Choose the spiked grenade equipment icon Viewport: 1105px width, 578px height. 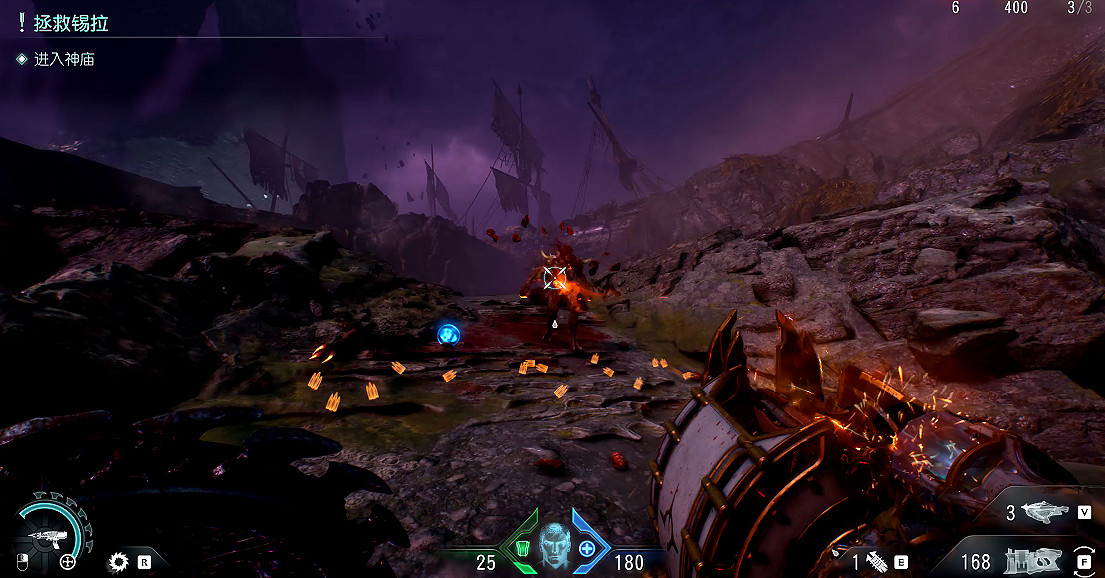pos(876,562)
